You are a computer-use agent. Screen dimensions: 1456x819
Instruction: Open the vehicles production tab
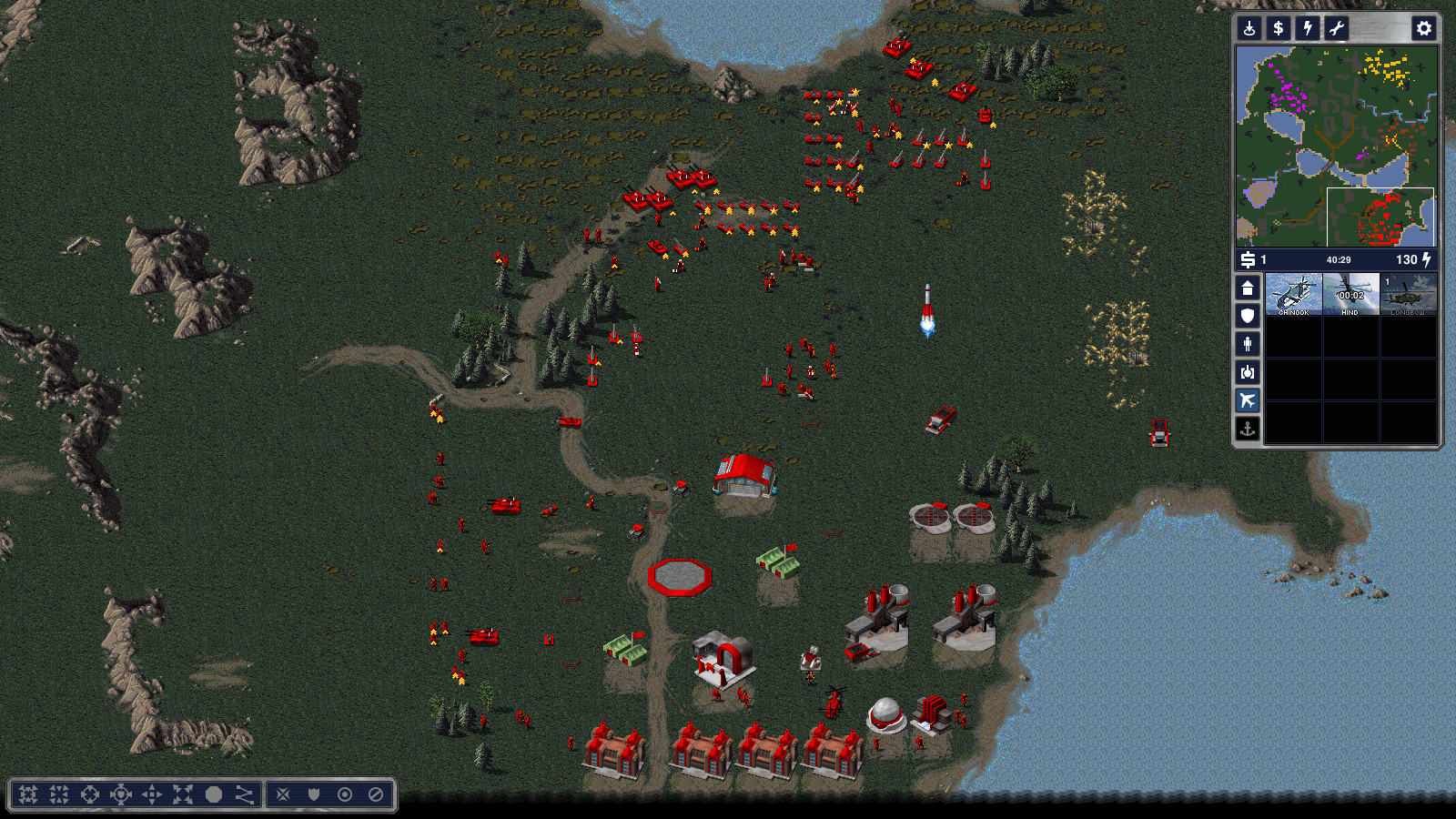tap(1248, 372)
